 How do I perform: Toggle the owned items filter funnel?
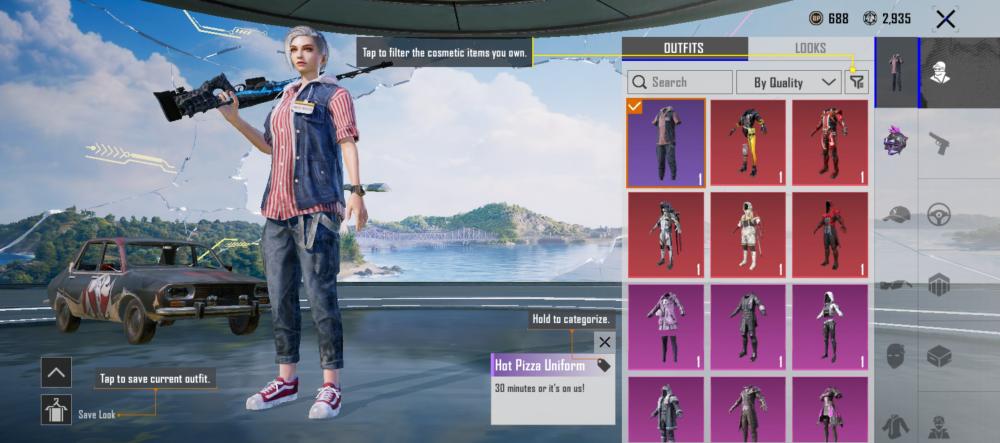click(856, 82)
